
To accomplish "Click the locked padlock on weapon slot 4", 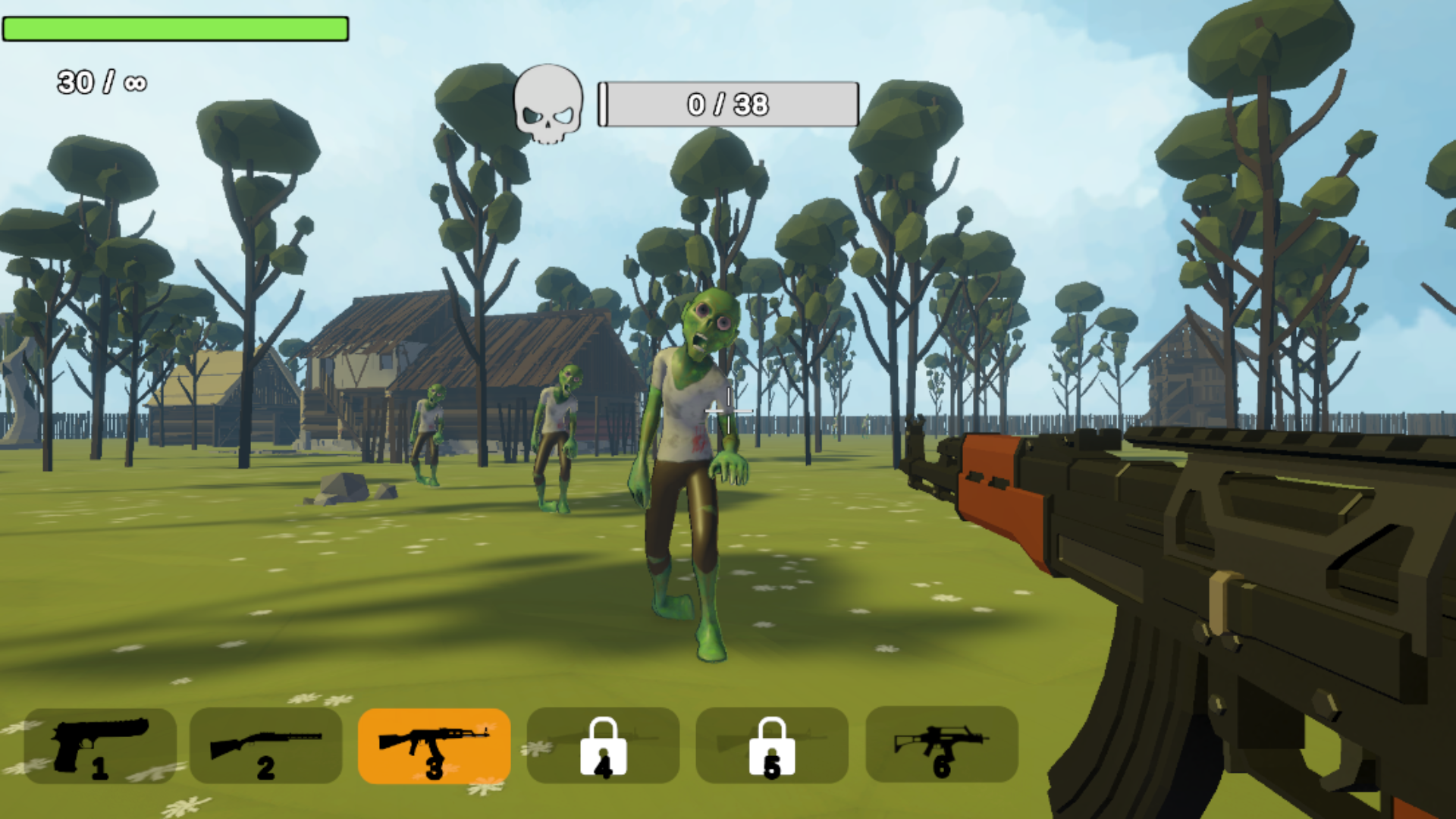I will [603, 747].
